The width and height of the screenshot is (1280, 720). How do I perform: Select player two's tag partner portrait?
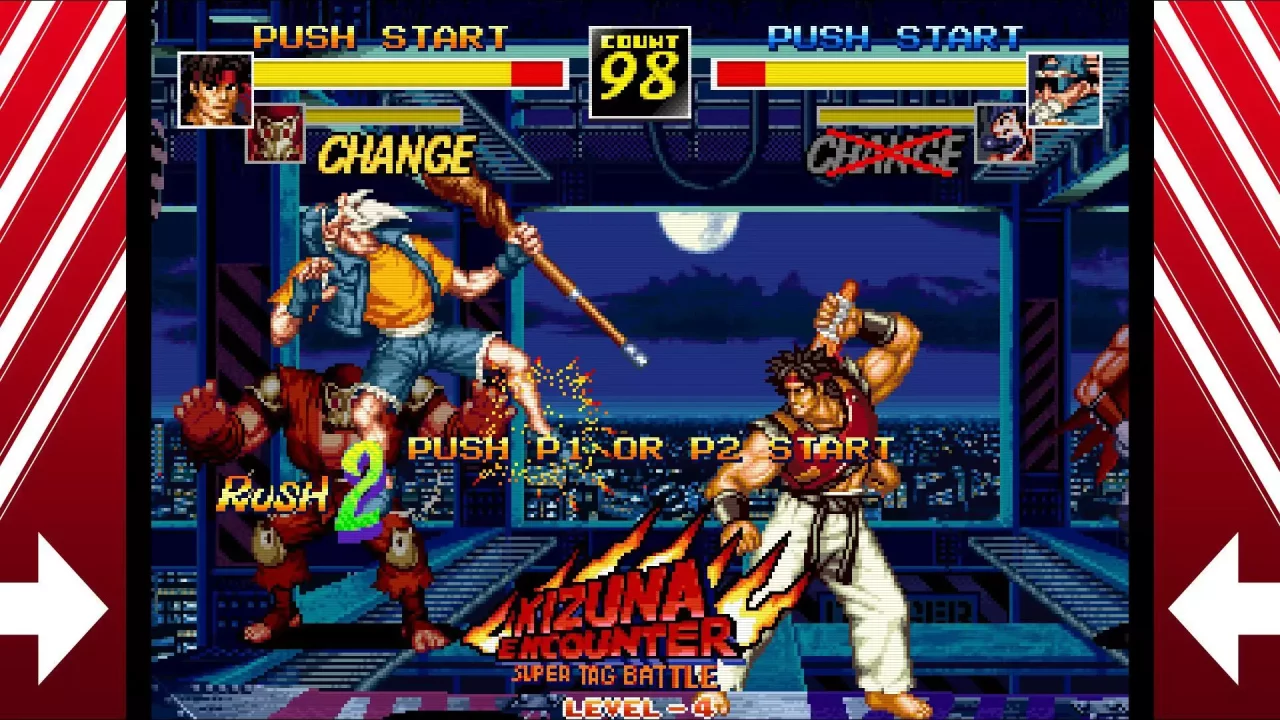pyautogui.click(x=1003, y=134)
